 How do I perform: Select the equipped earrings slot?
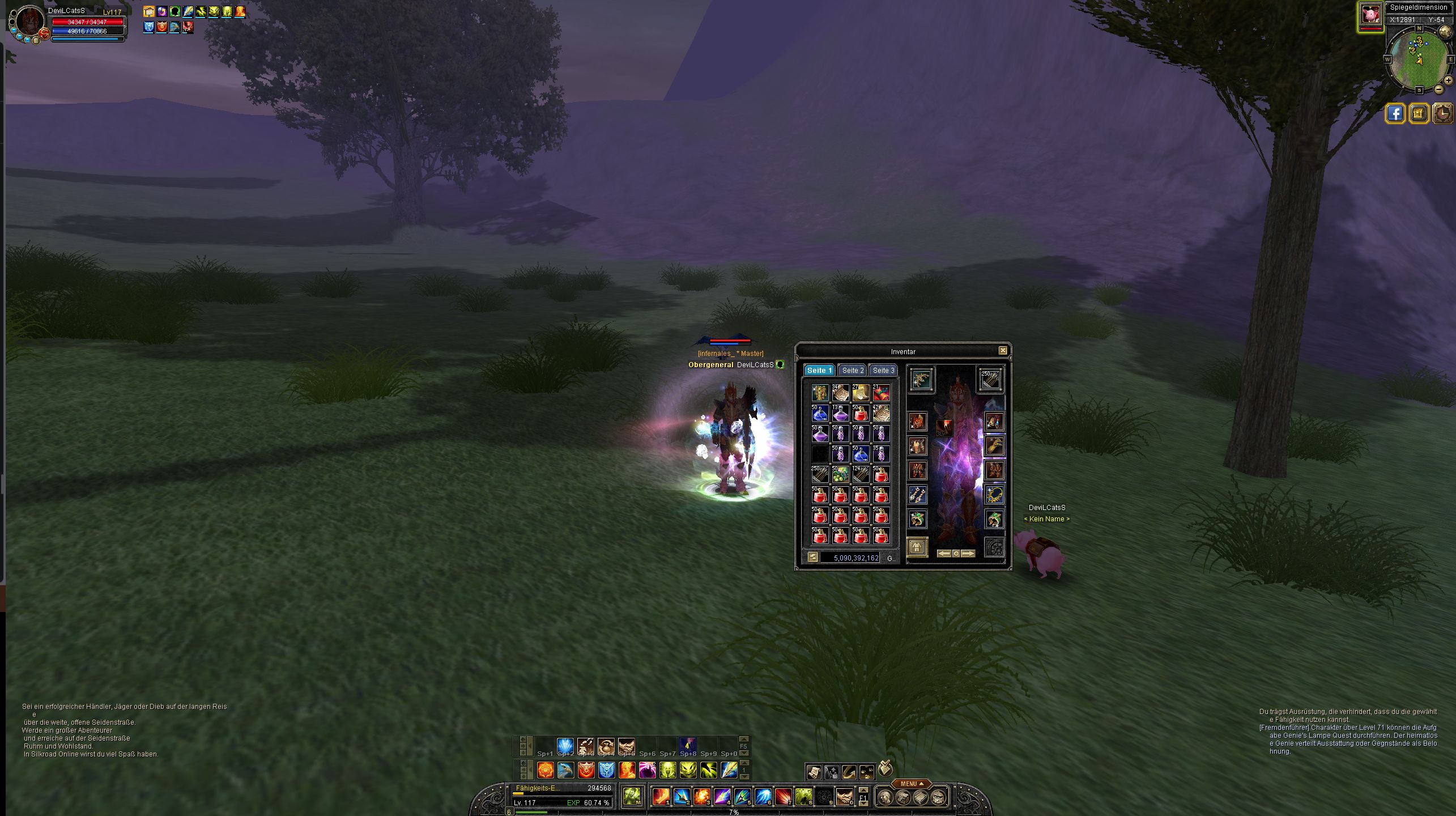(x=917, y=494)
